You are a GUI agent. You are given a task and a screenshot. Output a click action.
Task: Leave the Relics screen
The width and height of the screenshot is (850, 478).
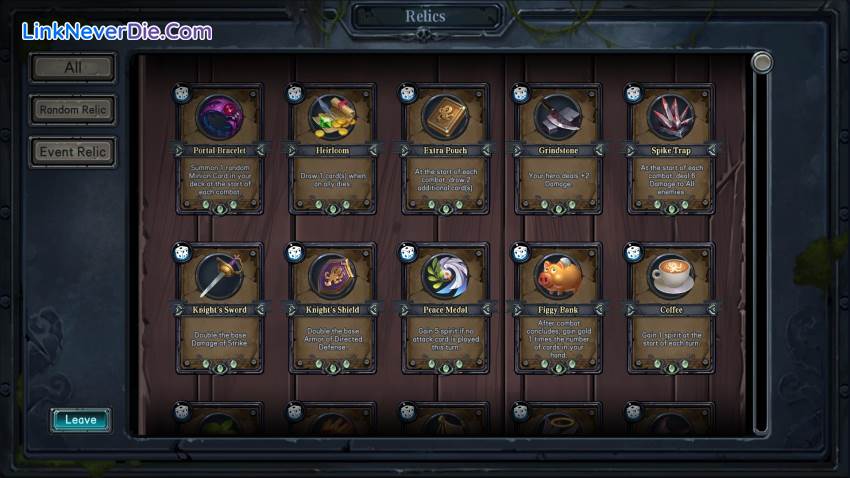point(81,420)
